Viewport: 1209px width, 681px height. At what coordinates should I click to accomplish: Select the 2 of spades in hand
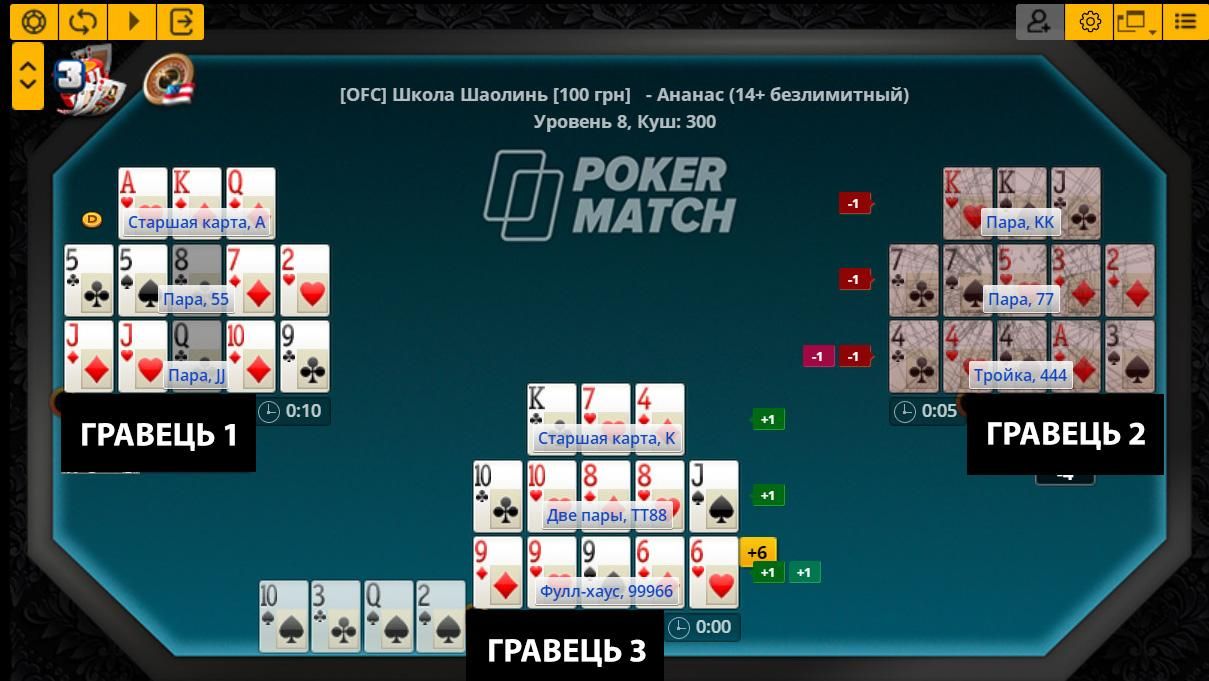pos(441,617)
